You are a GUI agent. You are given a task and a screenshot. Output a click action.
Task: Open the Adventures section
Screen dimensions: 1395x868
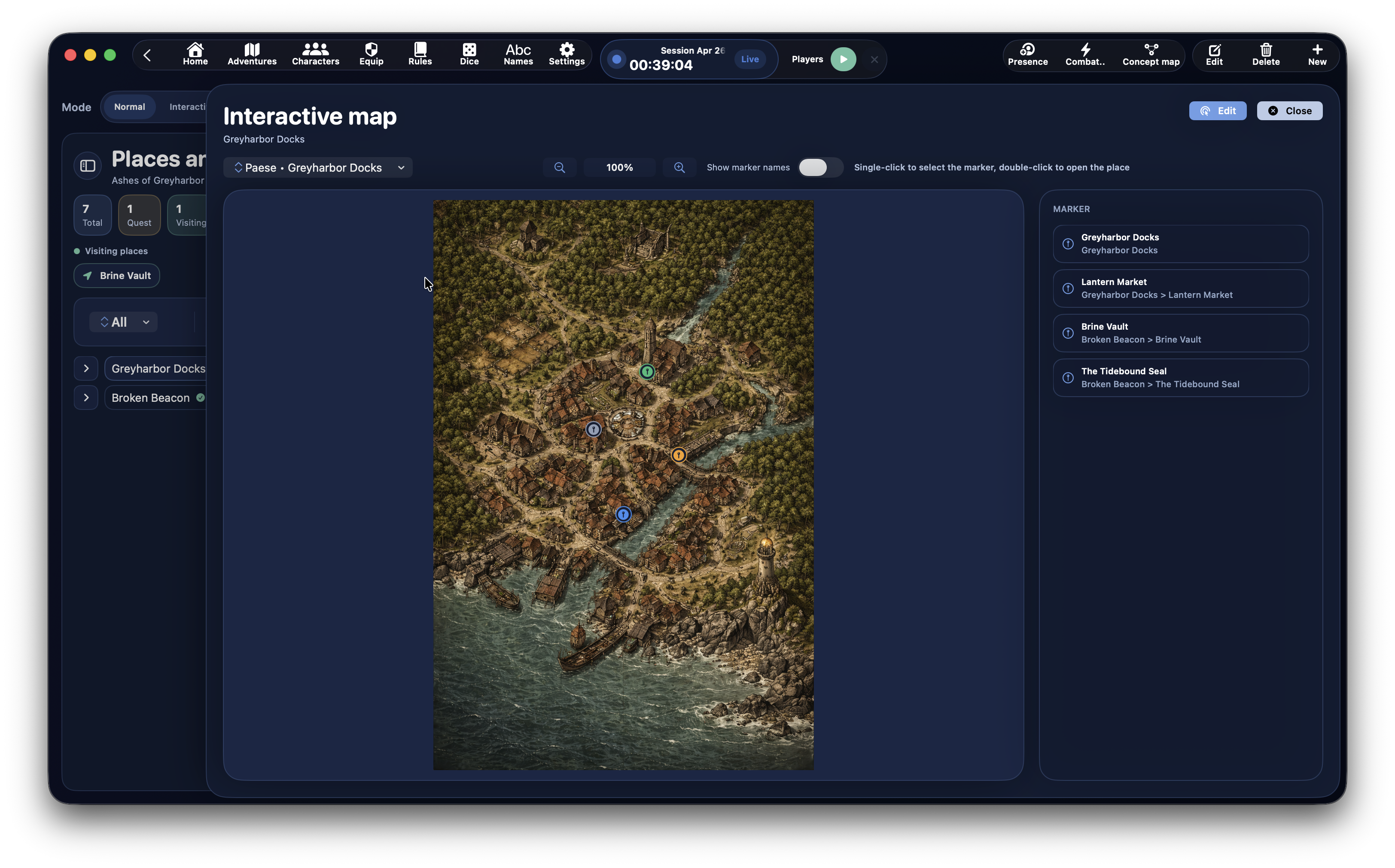[x=252, y=54]
